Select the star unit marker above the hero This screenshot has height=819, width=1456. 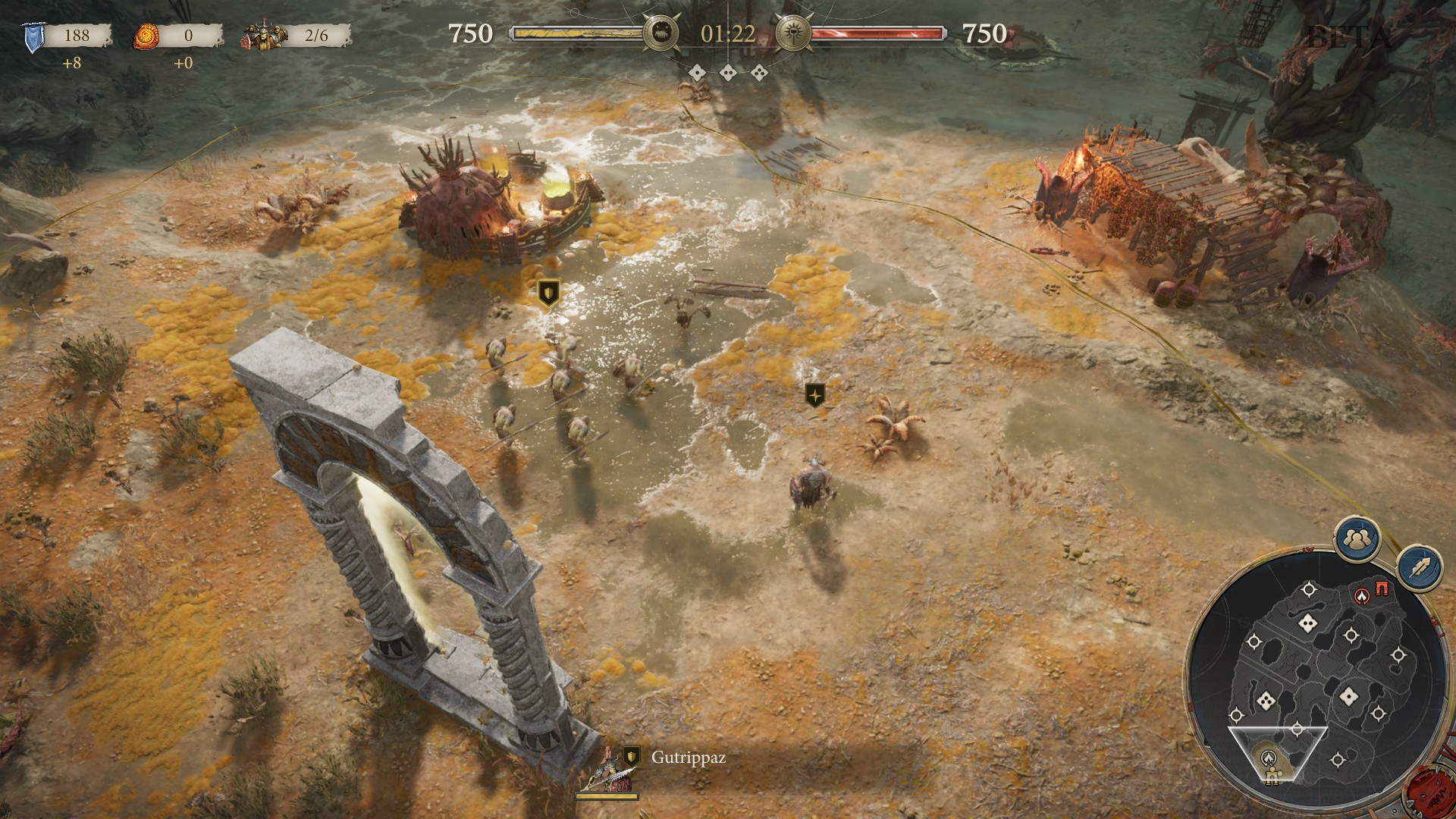(814, 394)
